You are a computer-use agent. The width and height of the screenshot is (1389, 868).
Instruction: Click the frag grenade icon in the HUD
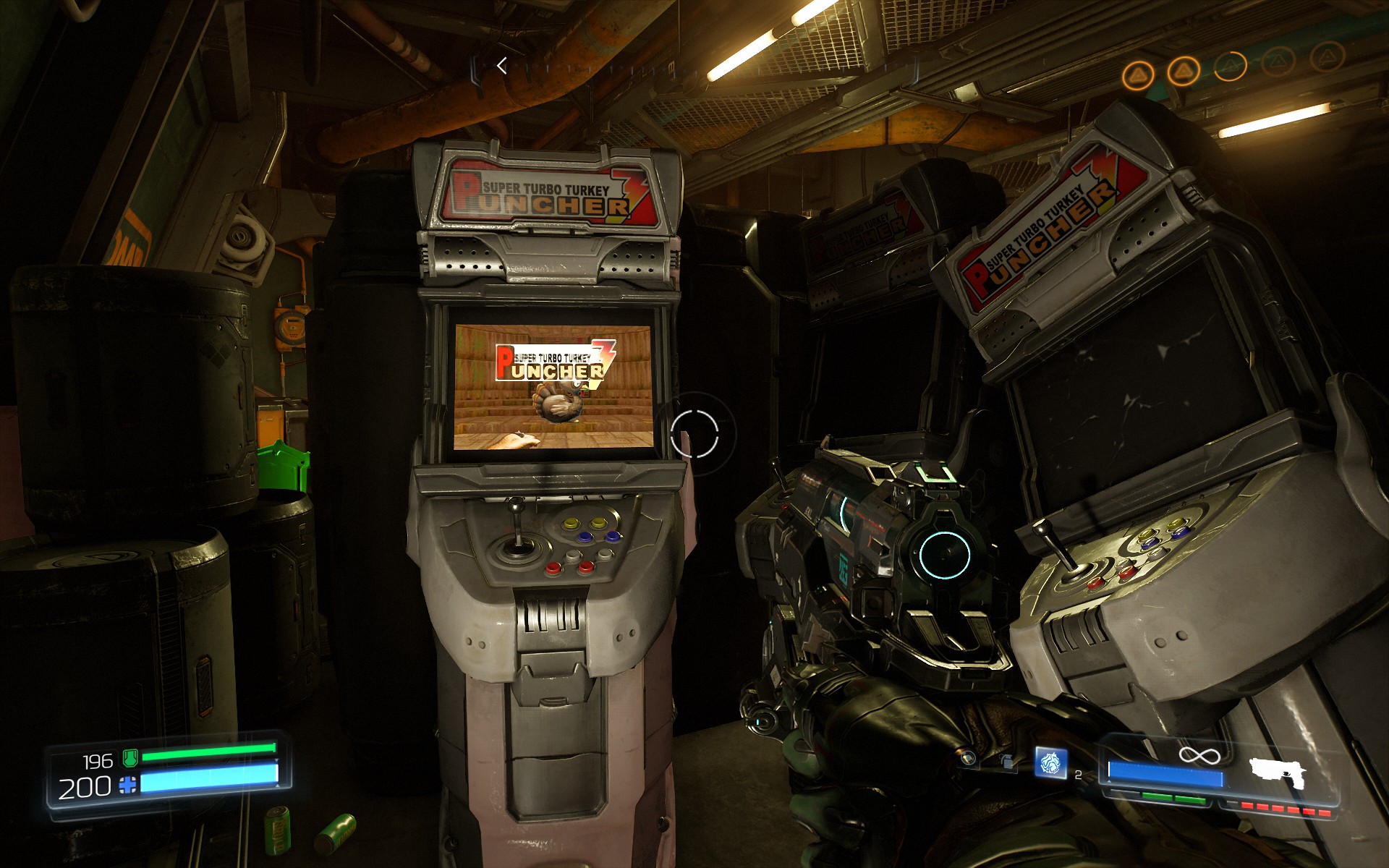pyautogui.click(x=1007, y=761)
